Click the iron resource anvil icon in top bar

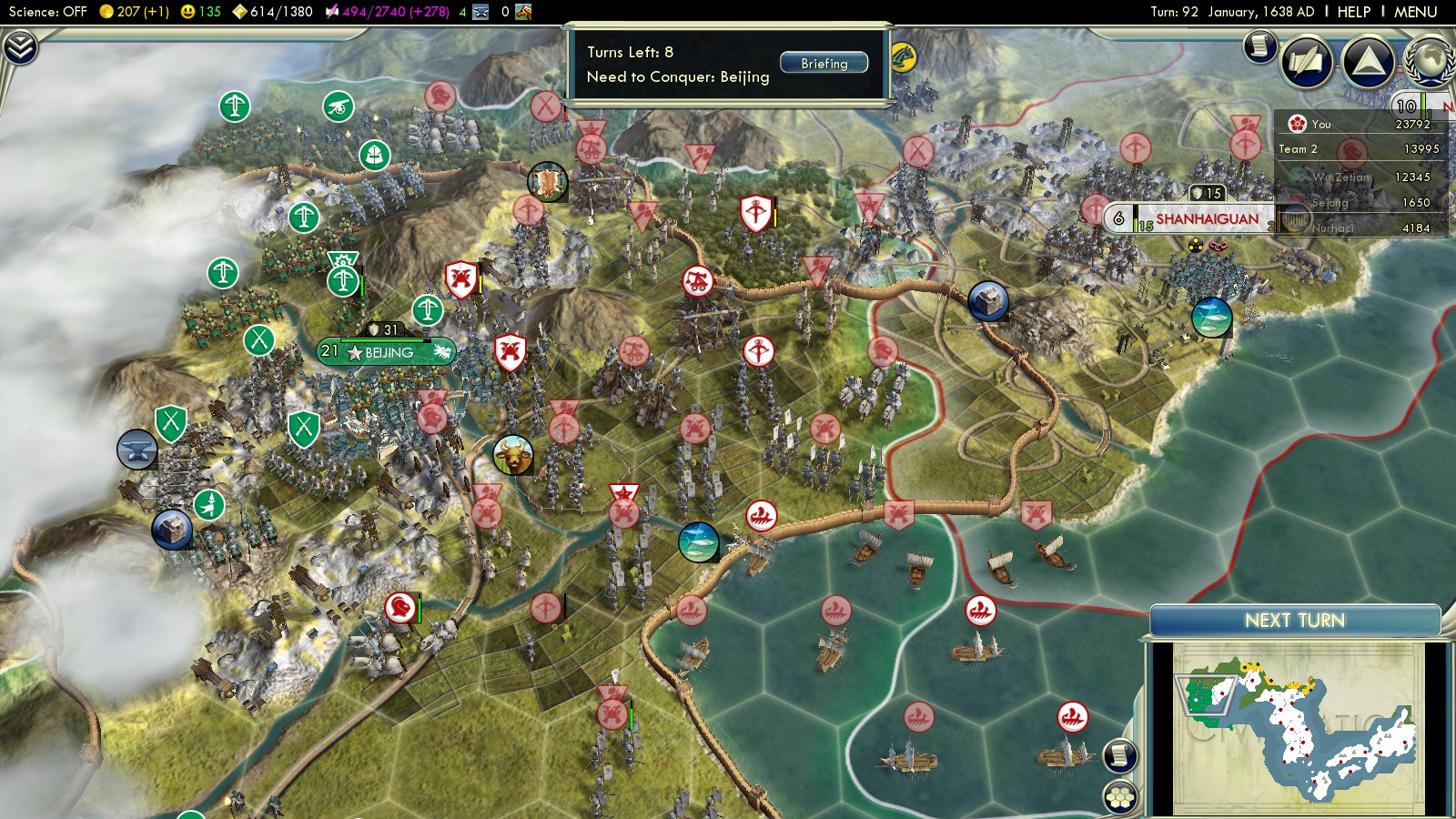[x=481, y=12]
